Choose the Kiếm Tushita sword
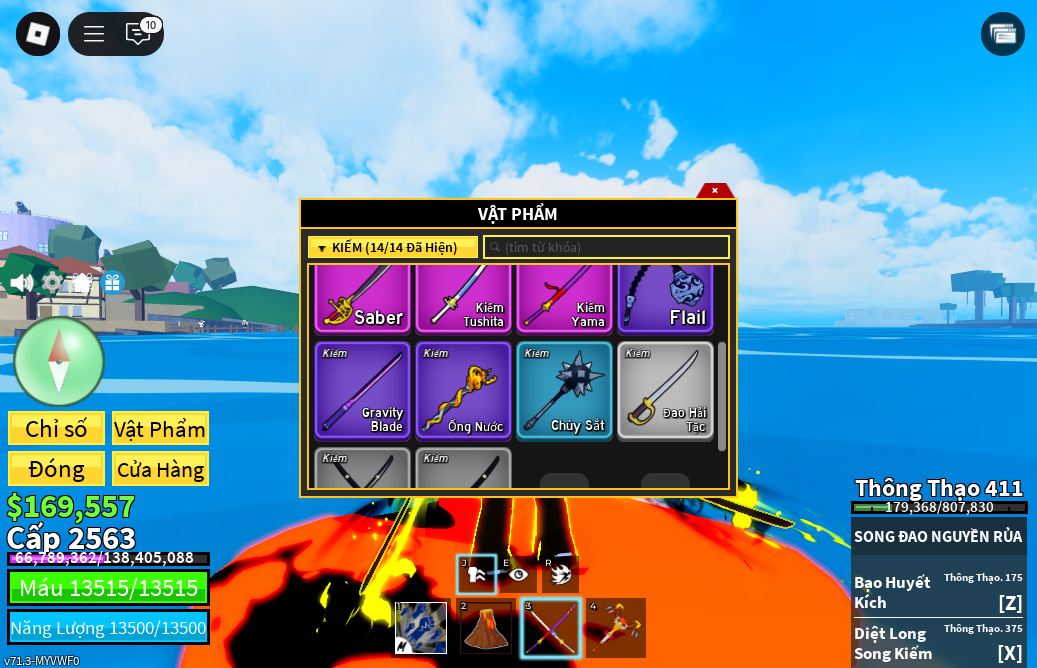The height and width of the screenshot is (668, 1037). (x=463, y=299)
